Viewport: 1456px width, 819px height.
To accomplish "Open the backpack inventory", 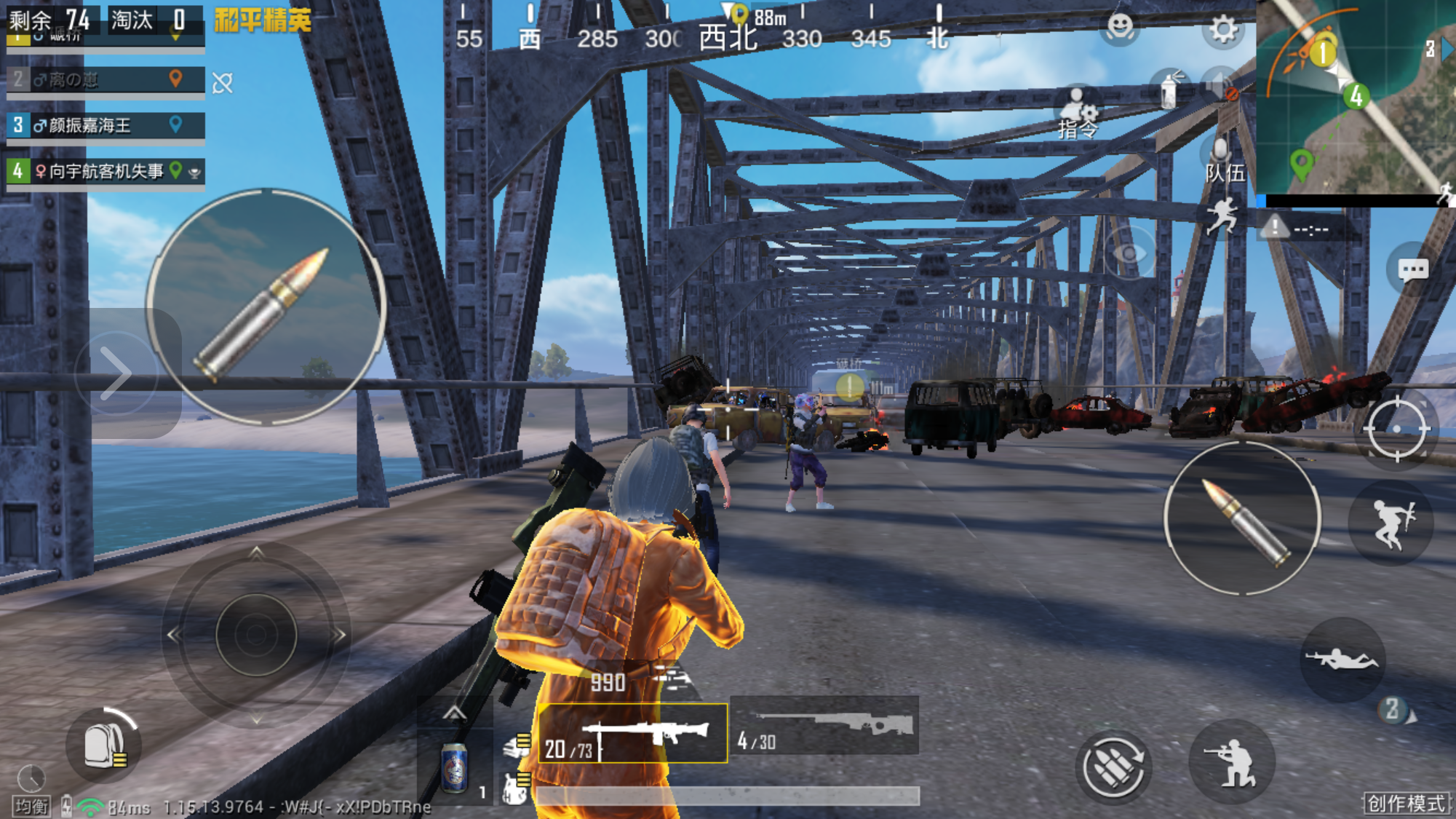I will 103,745.
